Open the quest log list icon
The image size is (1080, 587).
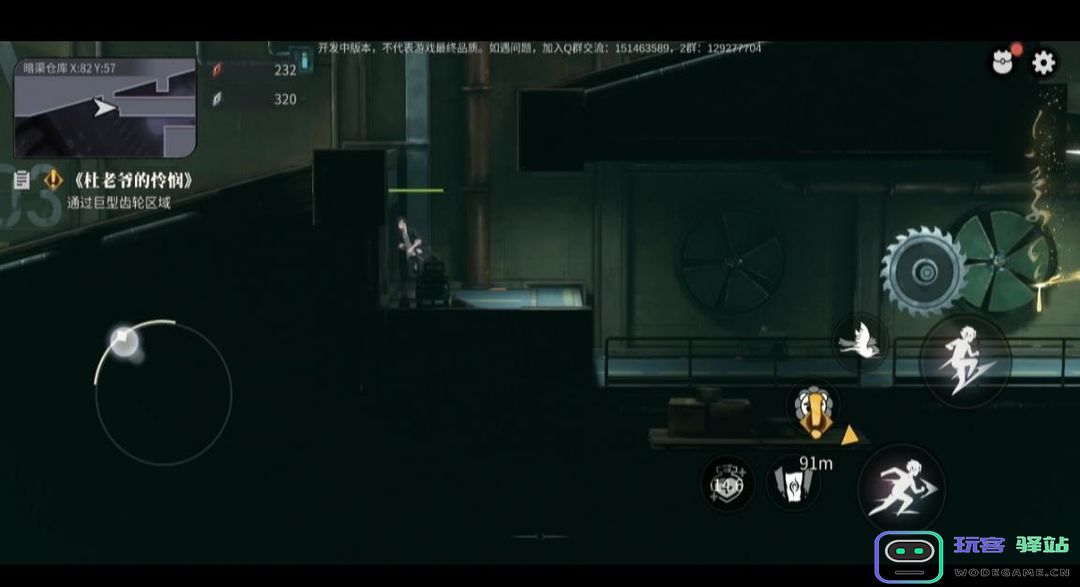click(x=21, y=181)
